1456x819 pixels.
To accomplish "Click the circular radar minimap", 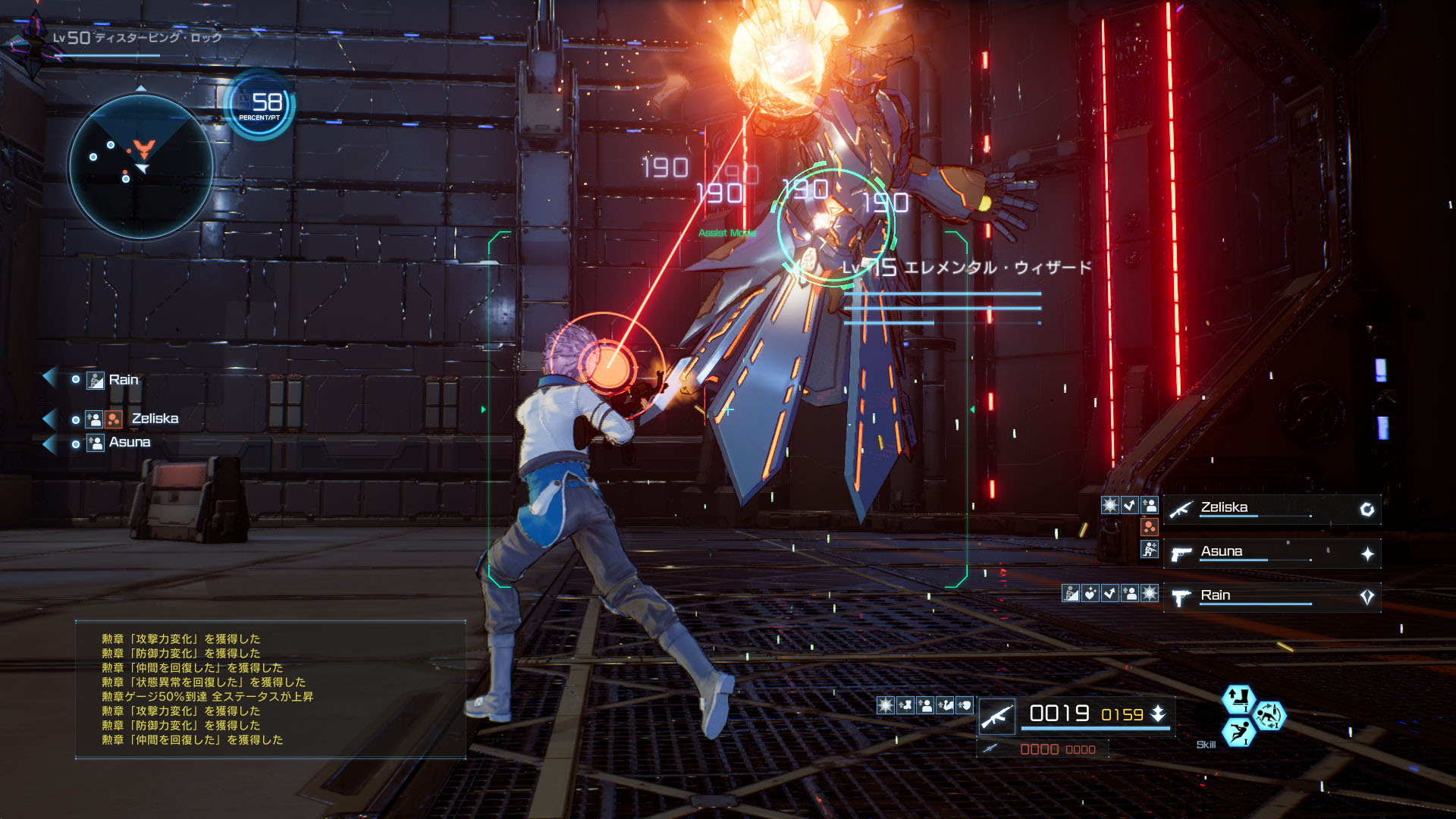I will [x=141, y=166].
